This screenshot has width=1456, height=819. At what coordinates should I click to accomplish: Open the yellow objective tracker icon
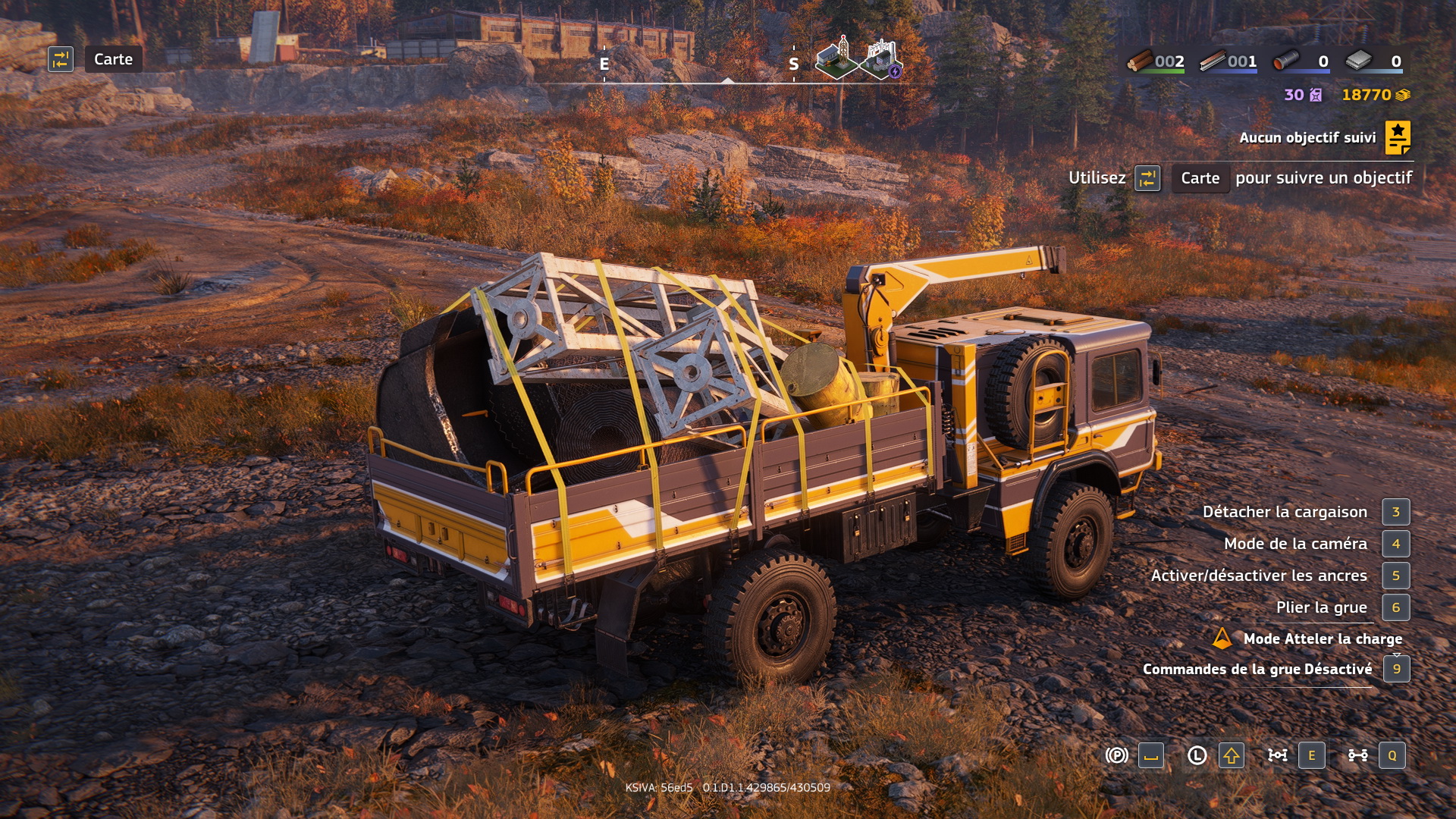click(1398, 137)
